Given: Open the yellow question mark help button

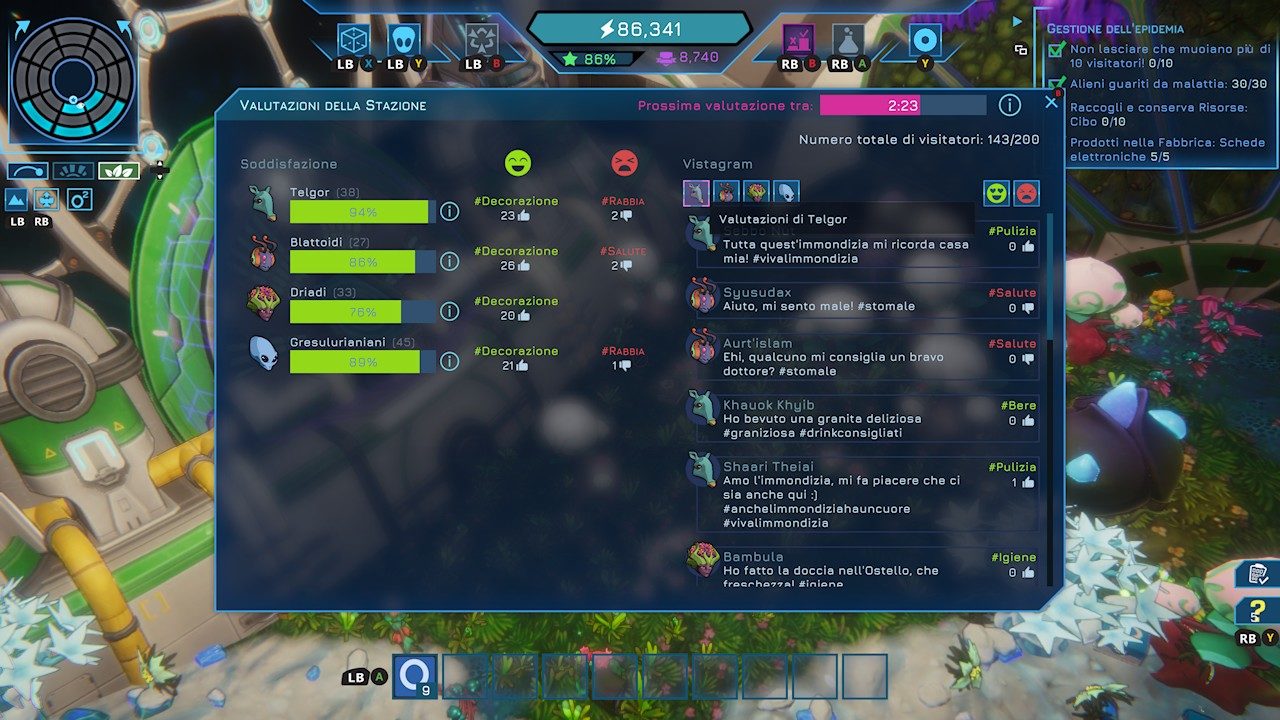Looking at the screenshot, I should [1255, 611].
